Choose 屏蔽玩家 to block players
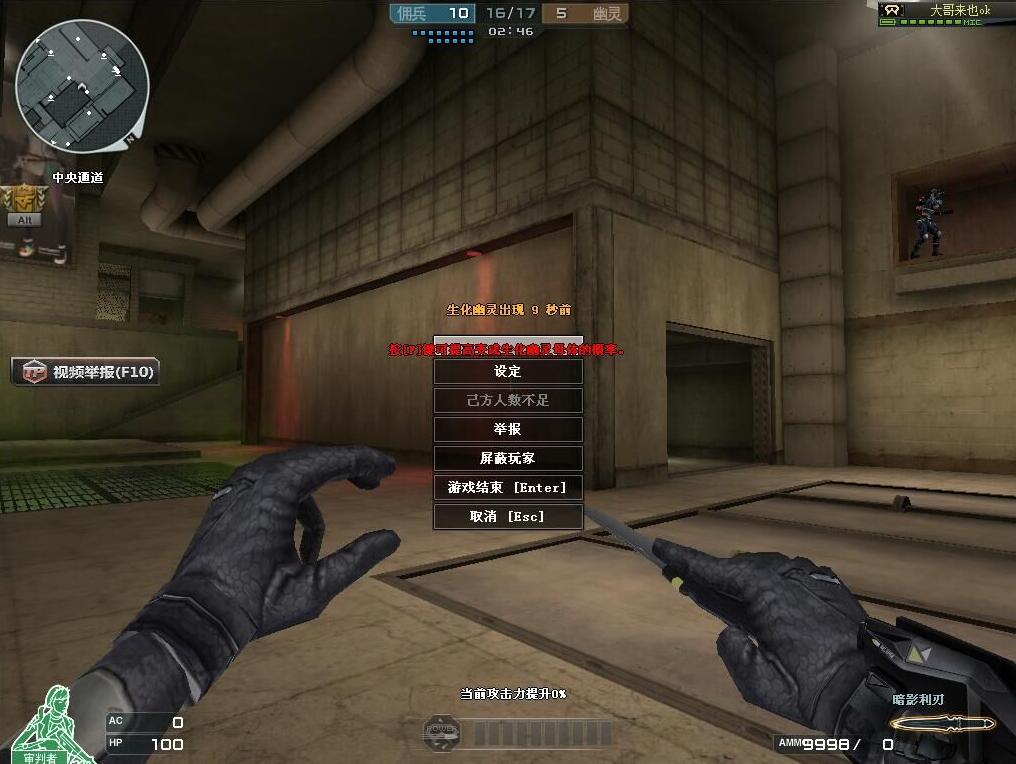The height and width of the screenshot is (764, 1016). pos(508,458)
